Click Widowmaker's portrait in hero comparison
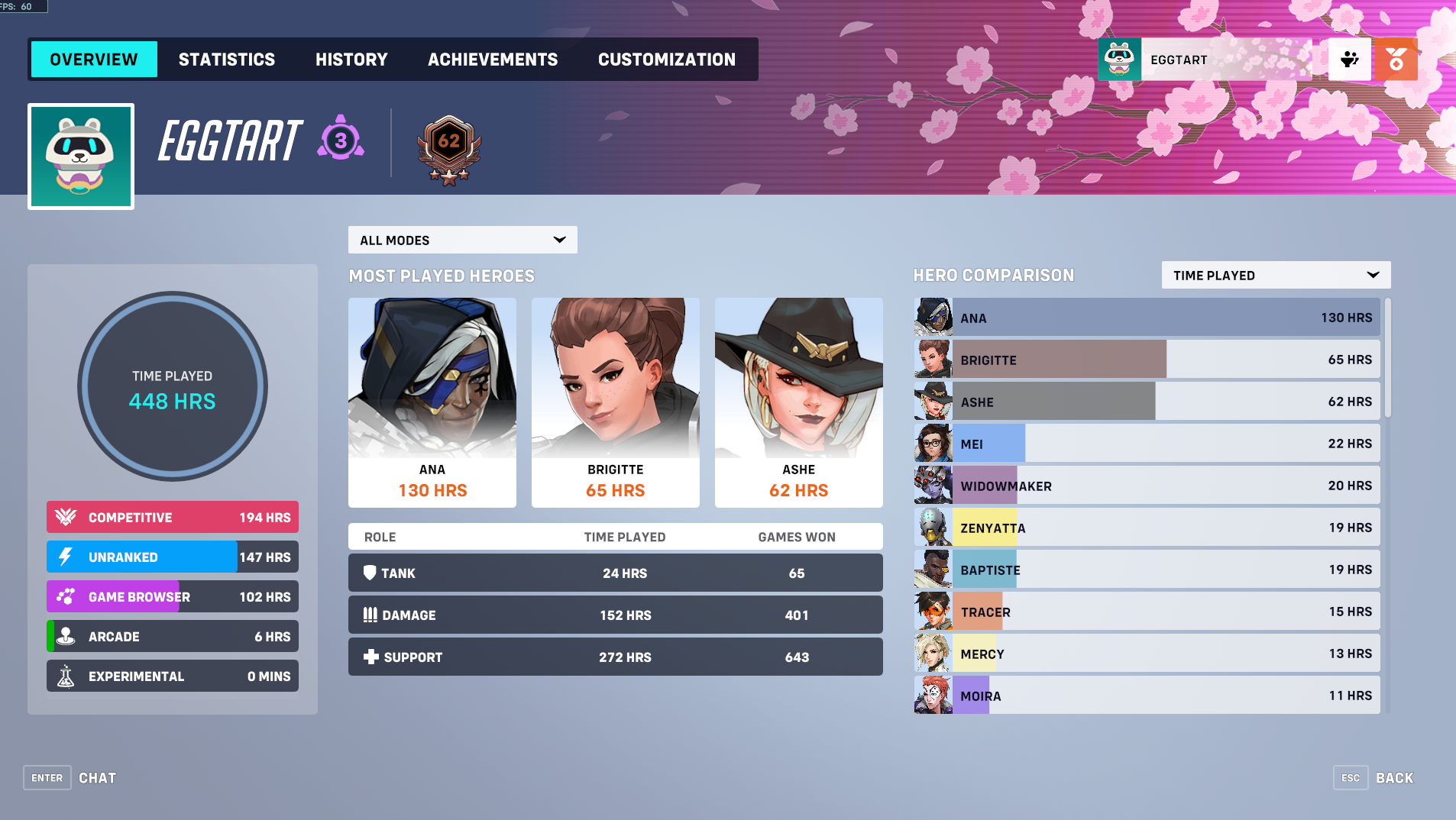The image size is (1456, 820). 932,485
